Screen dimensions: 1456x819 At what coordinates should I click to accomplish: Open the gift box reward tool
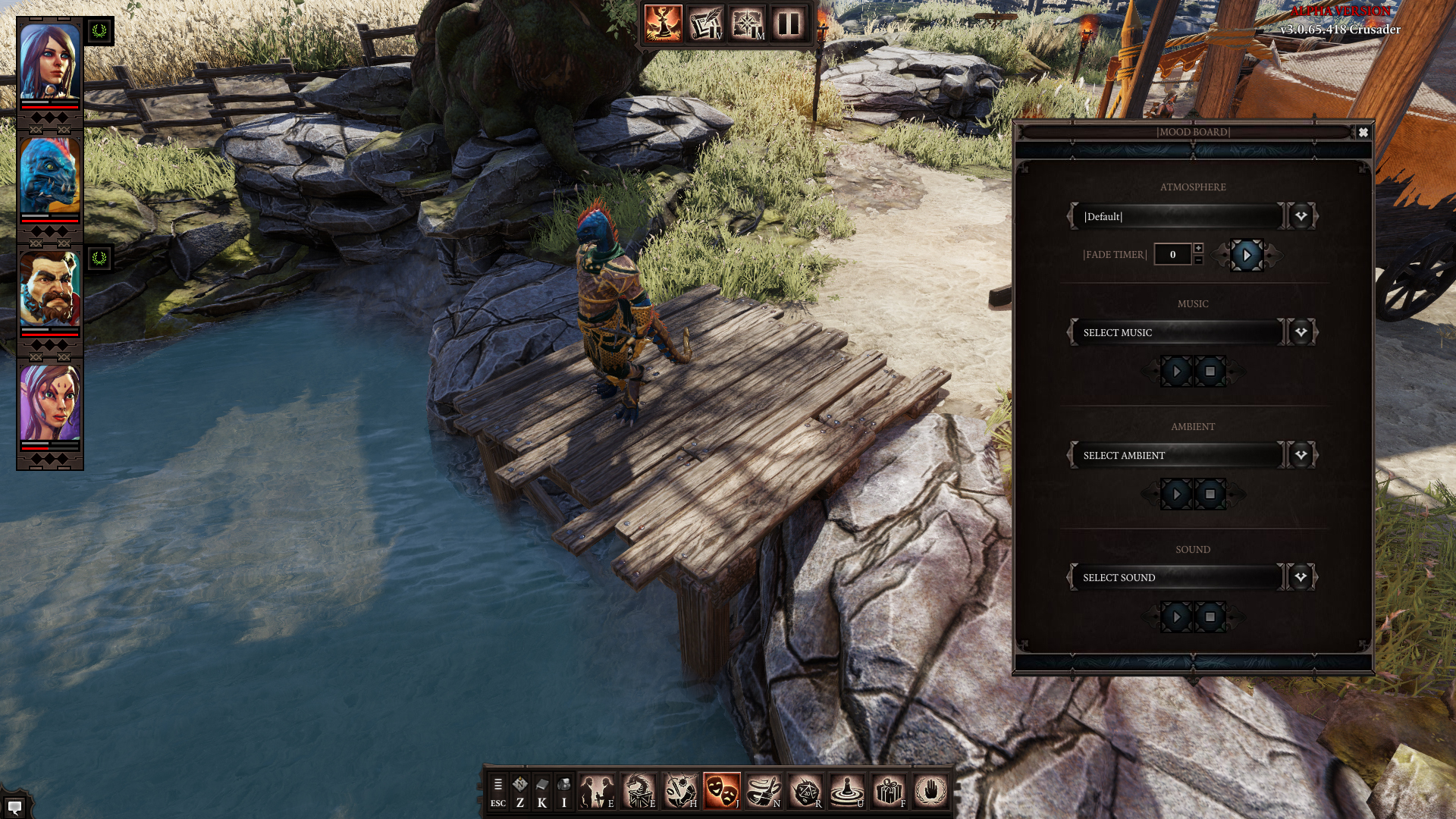888,792
